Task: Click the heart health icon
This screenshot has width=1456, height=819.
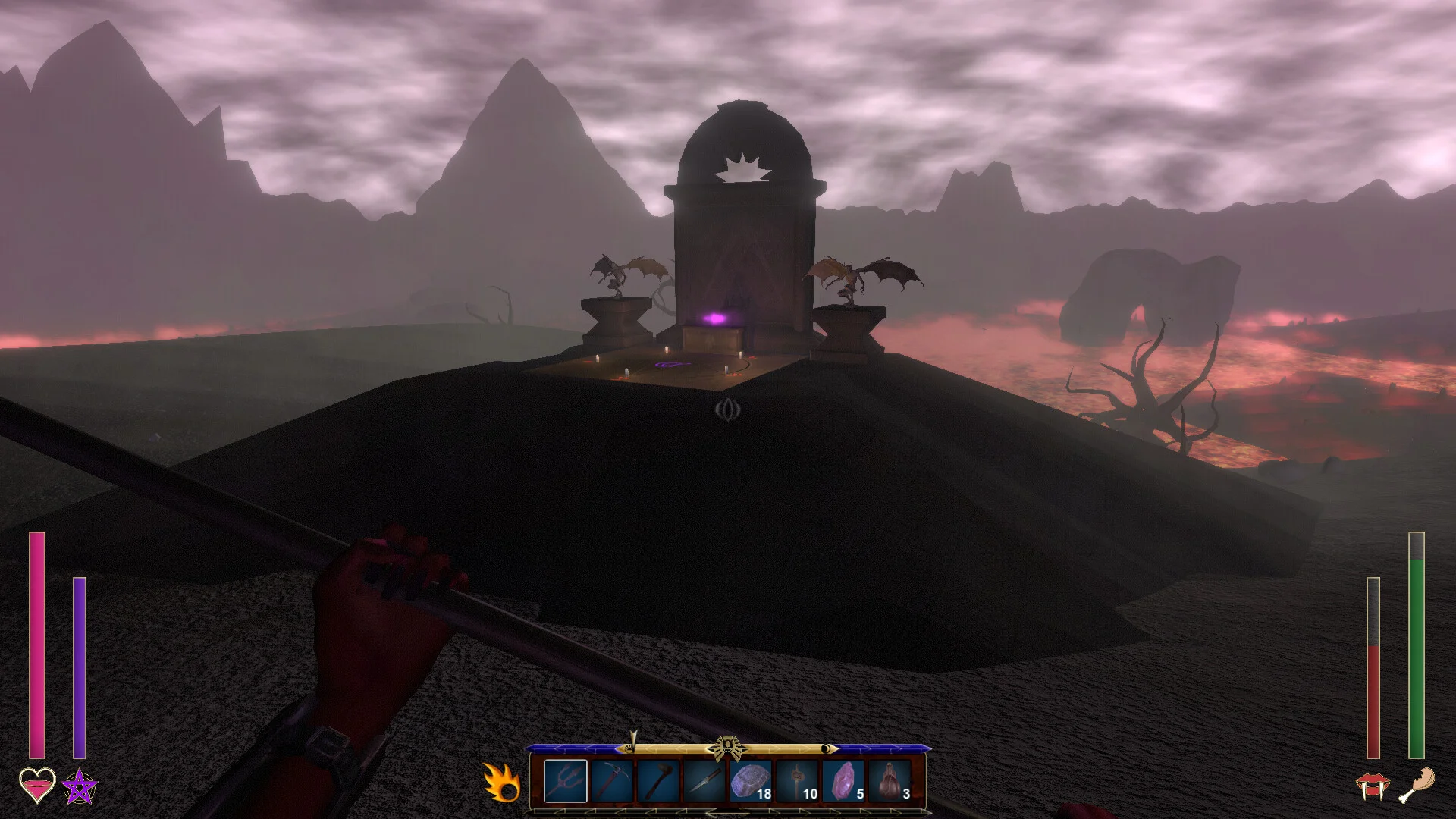Action: [x=37, y=786]
